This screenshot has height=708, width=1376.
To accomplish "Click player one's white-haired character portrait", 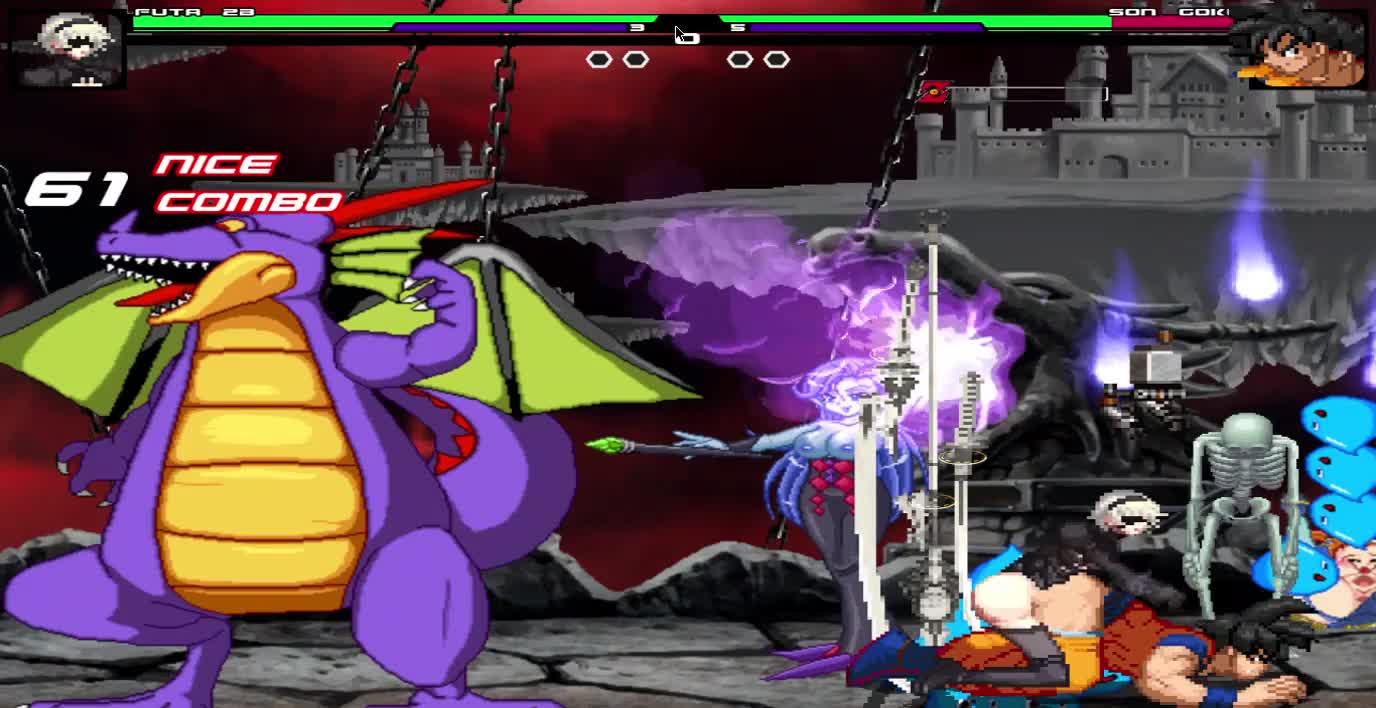I will 68,49.
